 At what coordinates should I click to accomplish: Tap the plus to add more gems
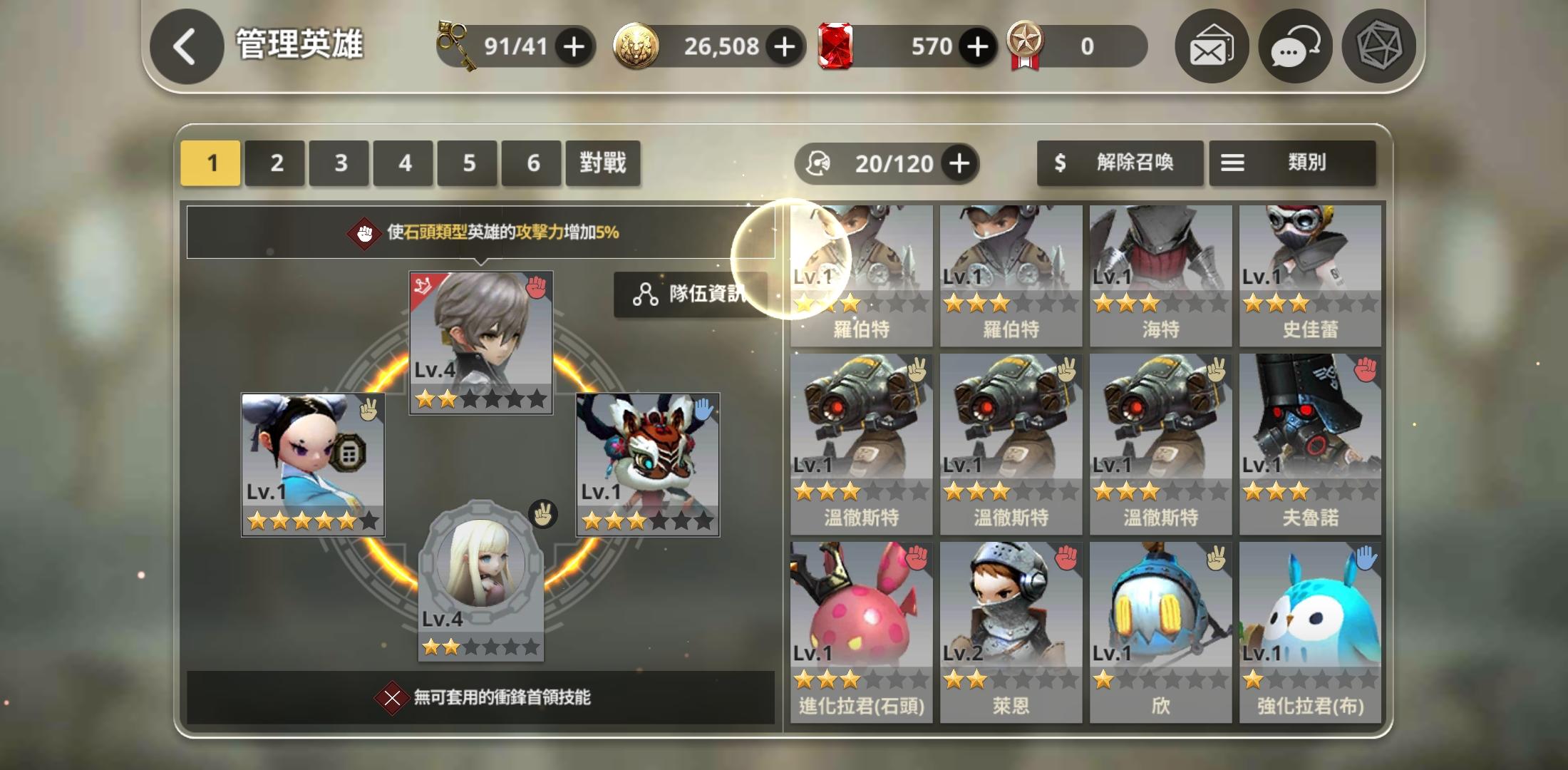(976, 46)
